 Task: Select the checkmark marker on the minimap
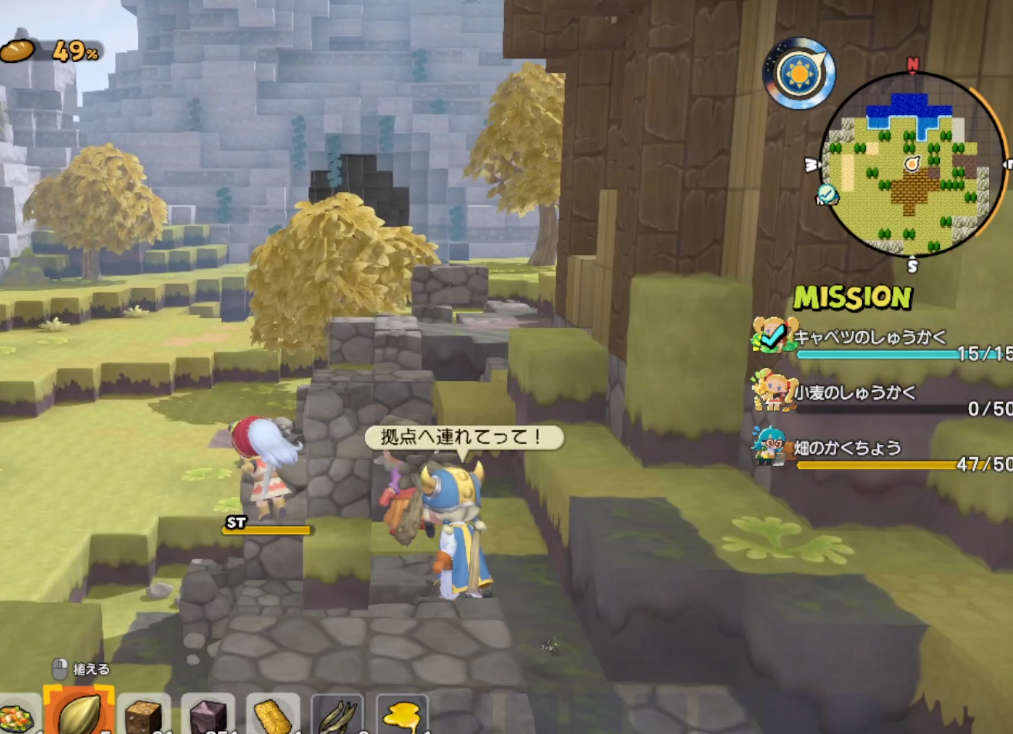point(827,194)
